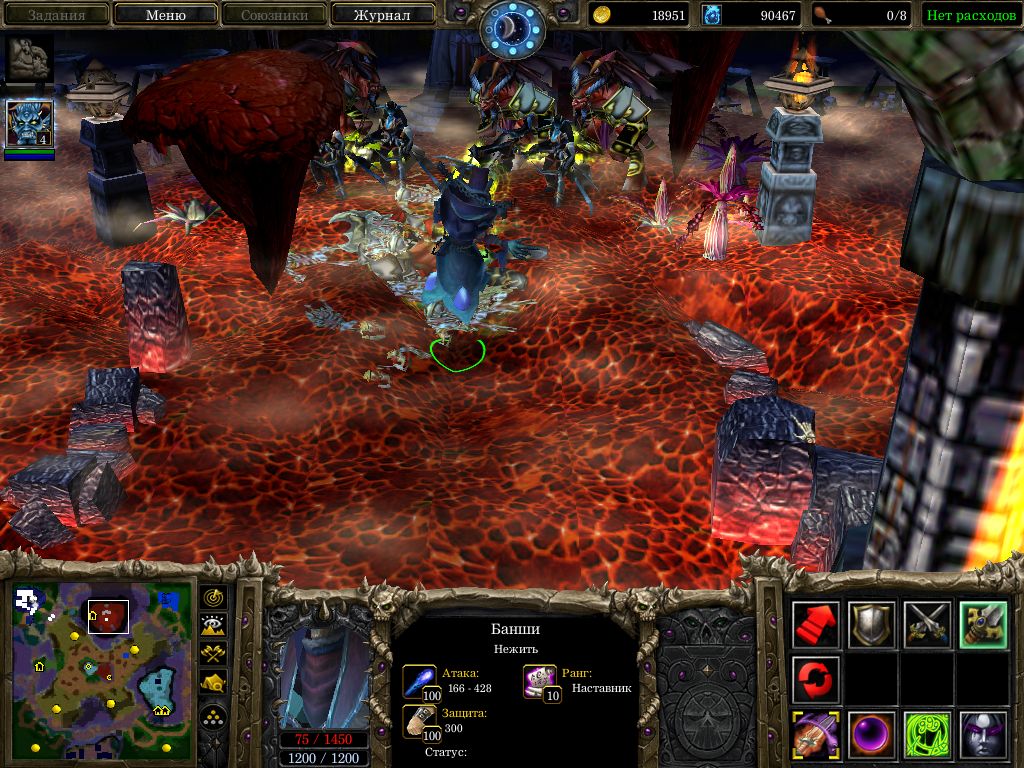Open the Журнал log
1024x768 pixels.
point(382,15)
